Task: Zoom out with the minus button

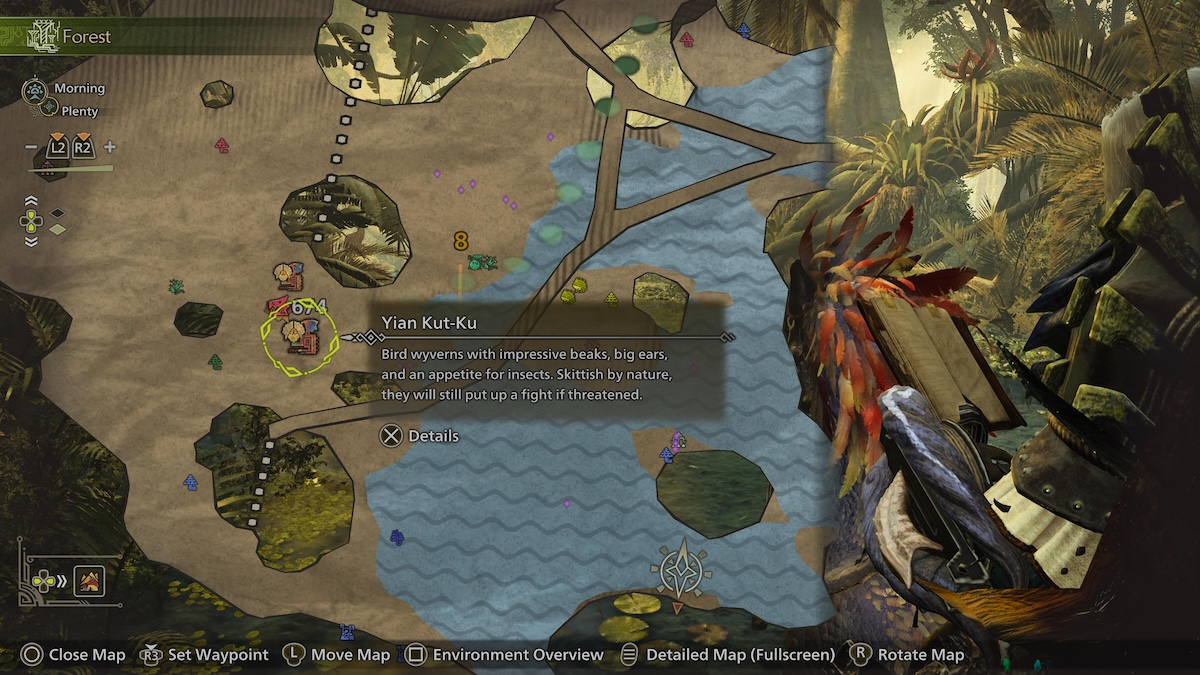Action: click(31, 147)
